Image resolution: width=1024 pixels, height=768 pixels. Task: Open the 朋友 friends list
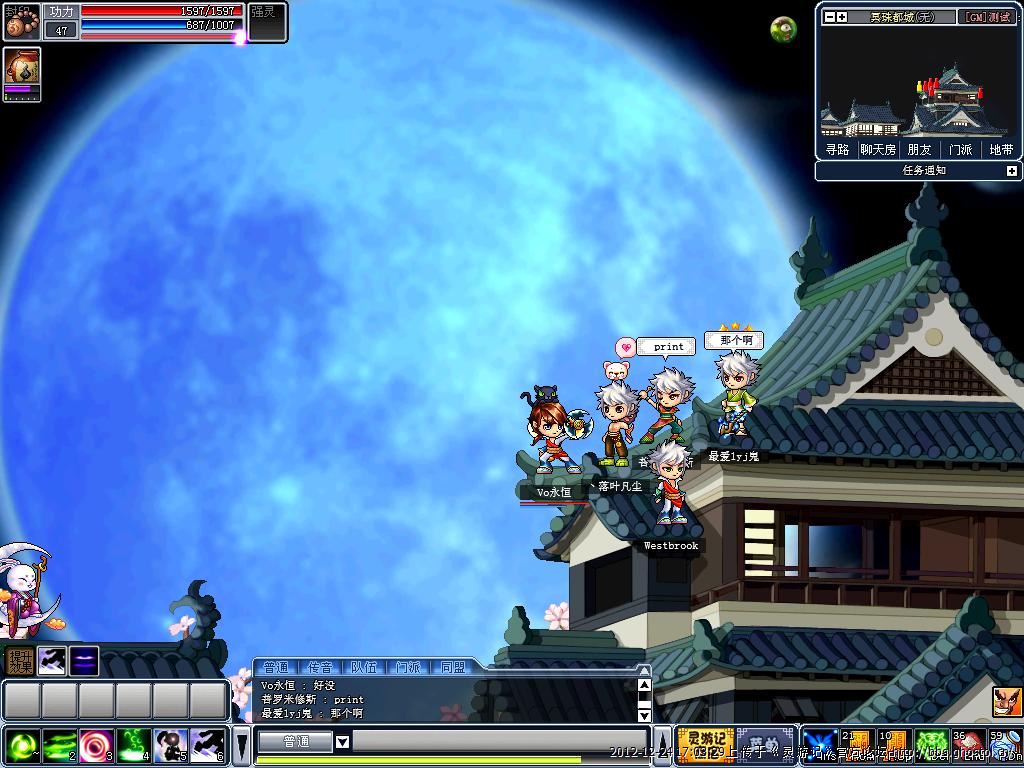919,149
